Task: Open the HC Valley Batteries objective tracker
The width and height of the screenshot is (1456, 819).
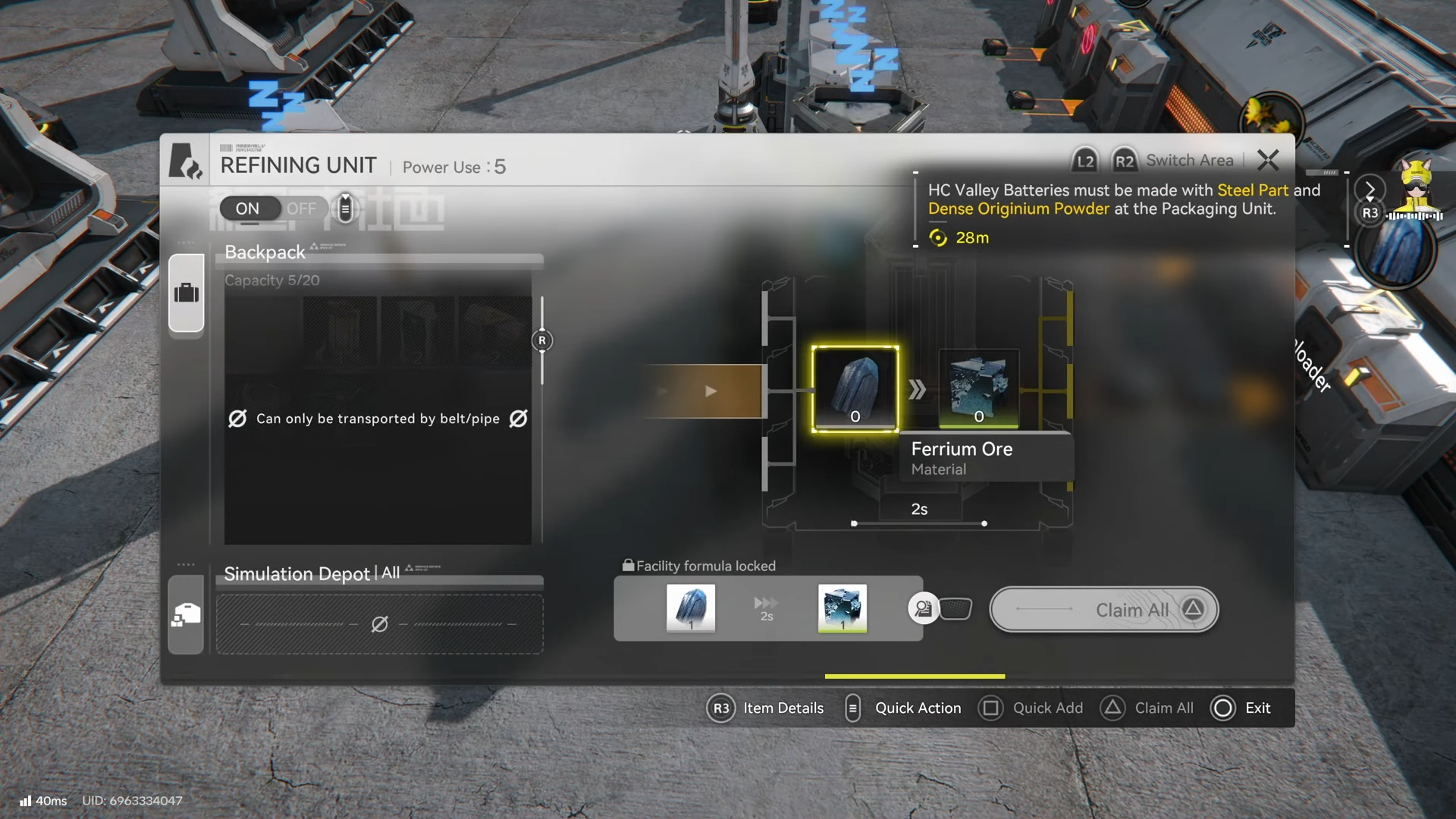Action: (x=1122, y=209)
